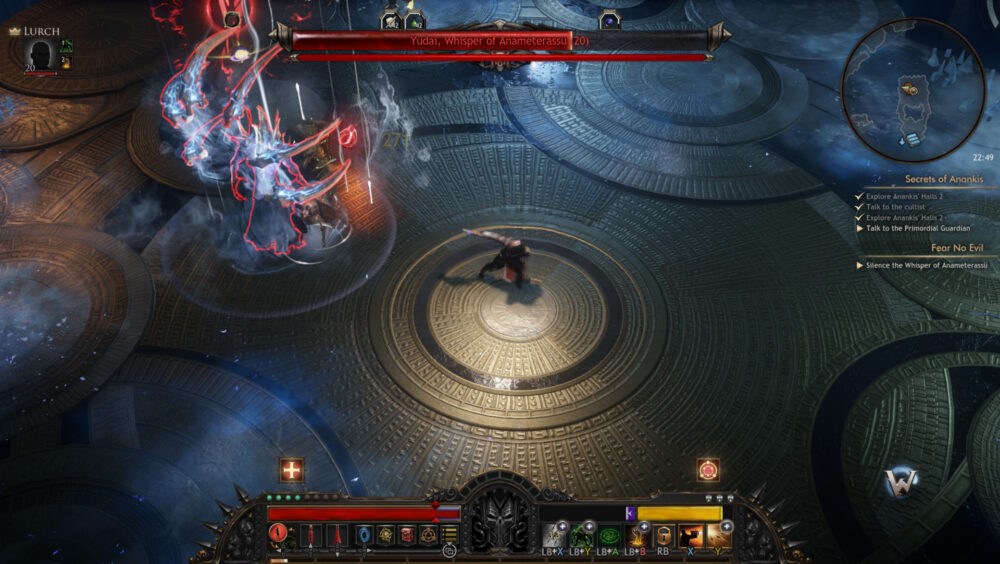Select the blue ring item slot
Viewport: 1000px width, 564px height.
point(363,535)
